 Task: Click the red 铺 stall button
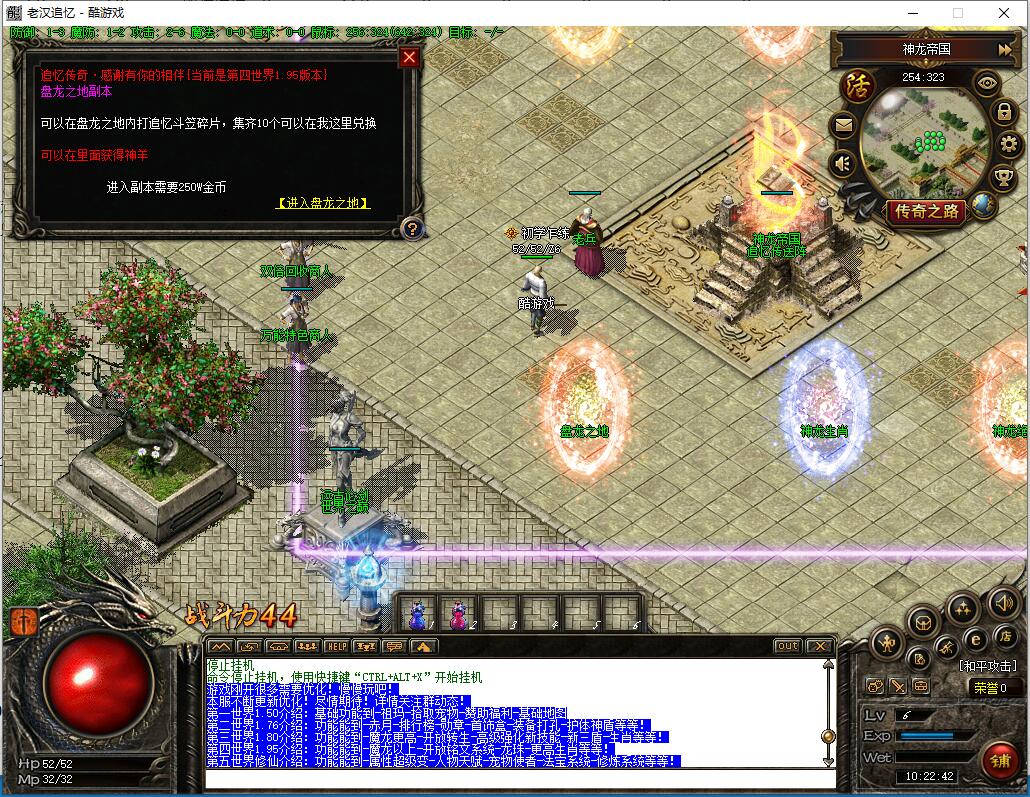pos(999,760)
